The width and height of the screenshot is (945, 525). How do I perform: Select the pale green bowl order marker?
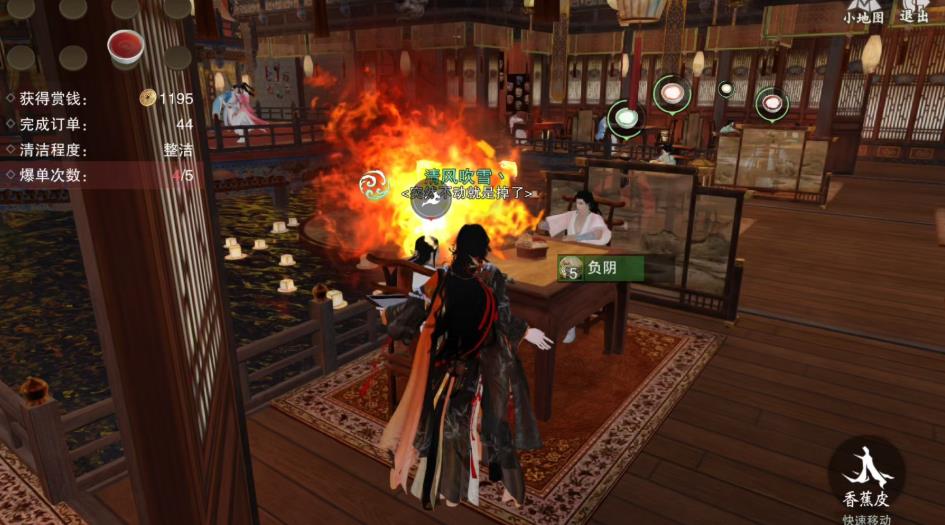click(x=627, y=118)
